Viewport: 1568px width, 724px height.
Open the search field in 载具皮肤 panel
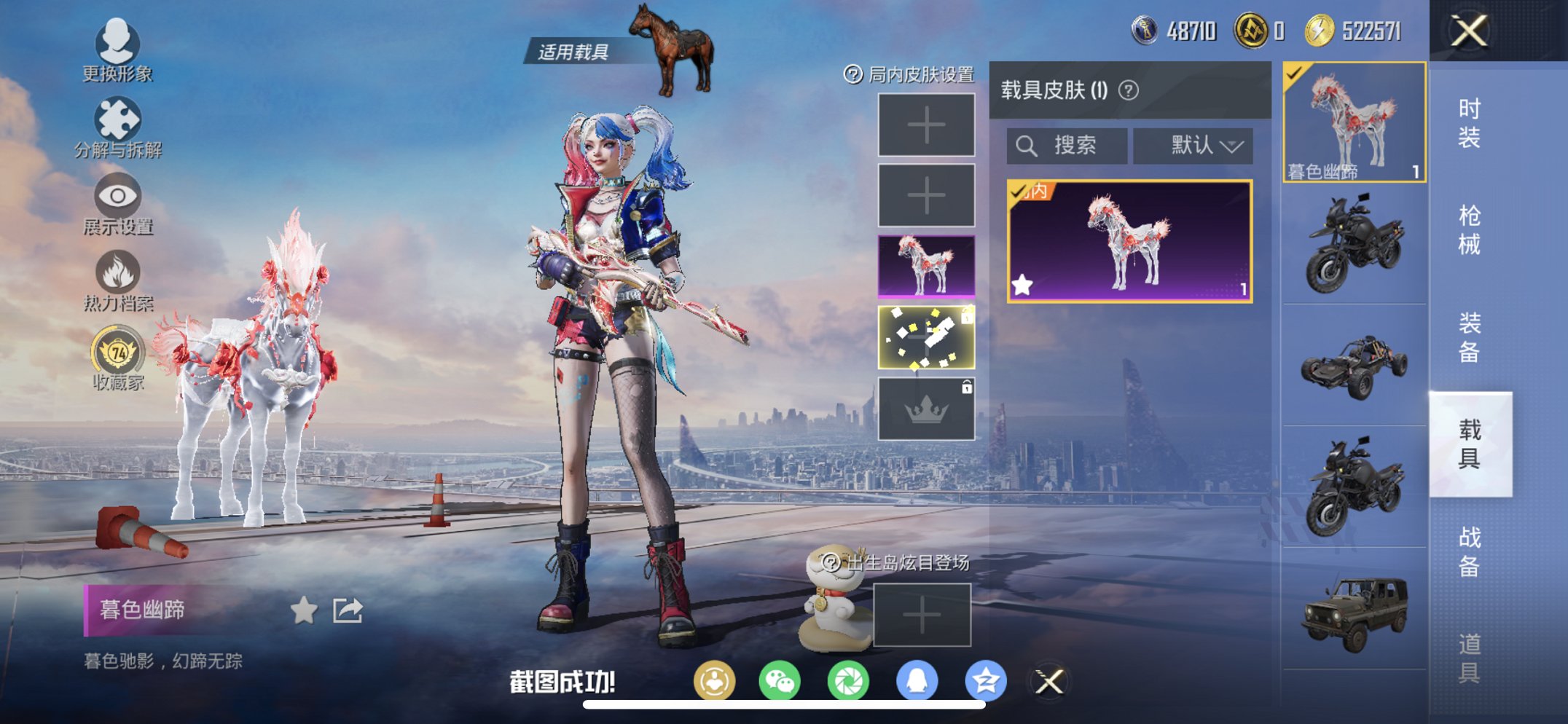point(1065,145)
